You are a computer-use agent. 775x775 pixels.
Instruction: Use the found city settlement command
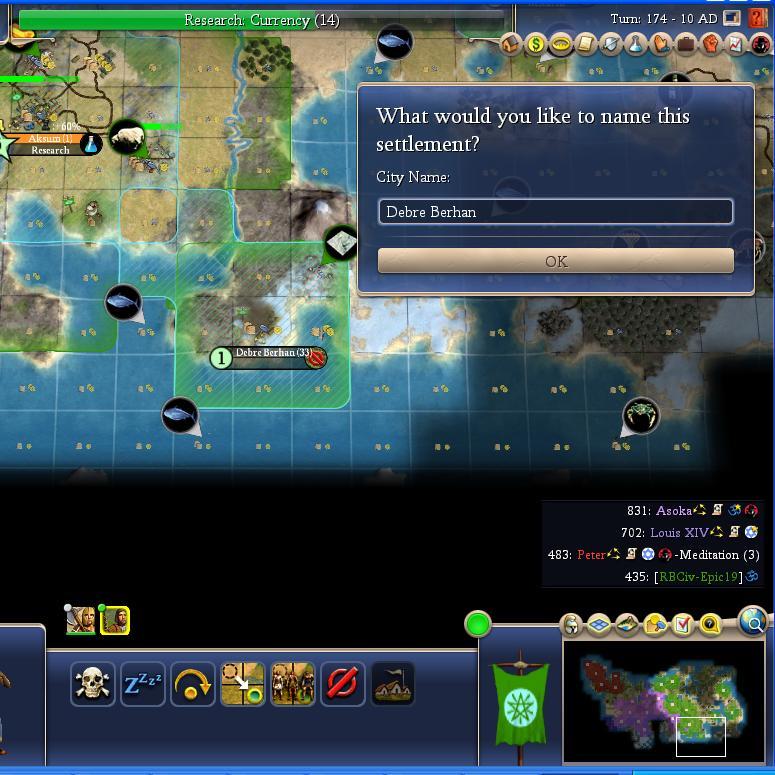[x=392, y=684]
